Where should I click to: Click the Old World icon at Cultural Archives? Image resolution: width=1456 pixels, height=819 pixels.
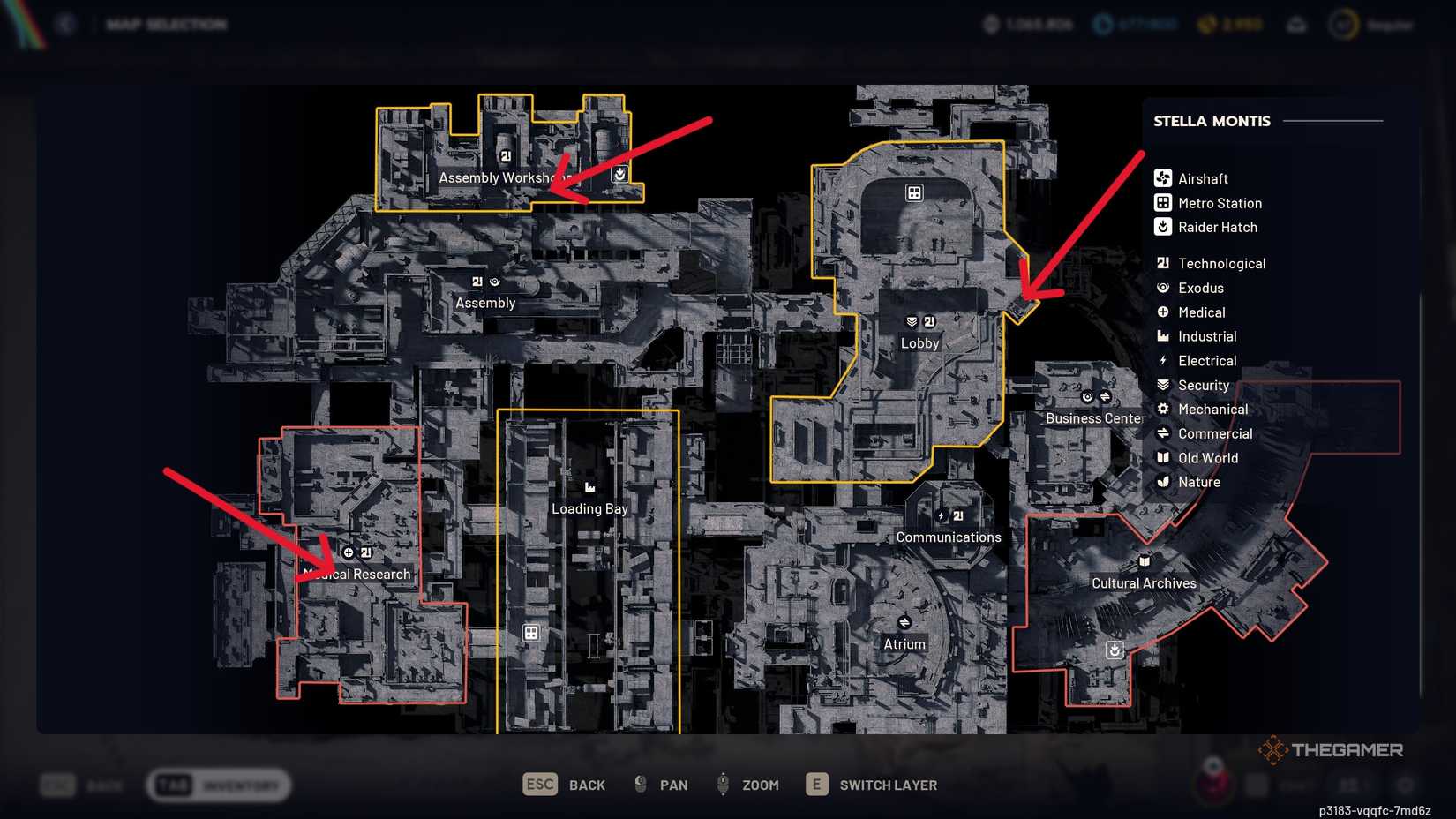[x=1144, y=560]
